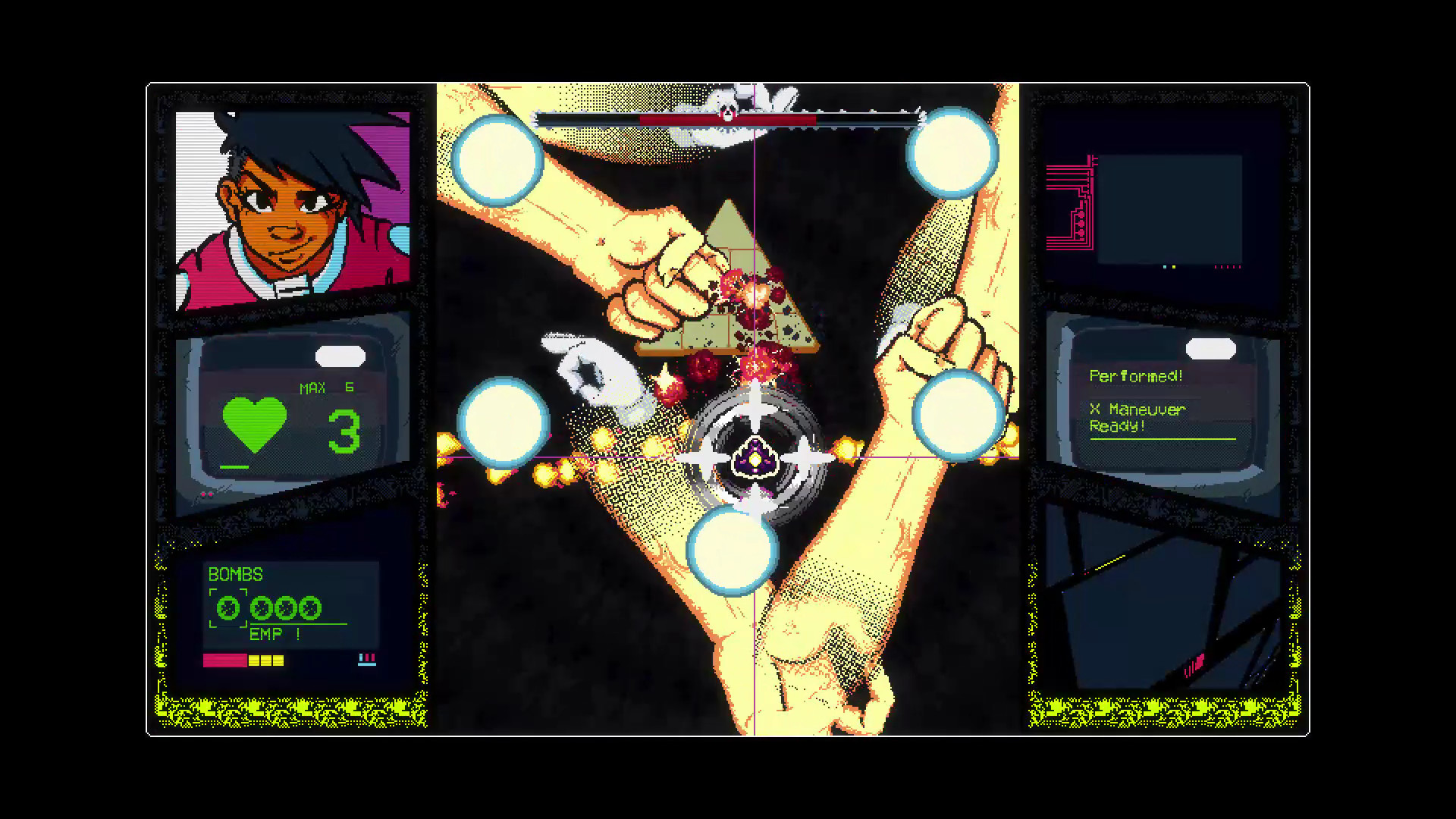1456x819 pixels.
Task: Click the top-left energy orb
Action: pyautogui.click(x=497, y=161)
